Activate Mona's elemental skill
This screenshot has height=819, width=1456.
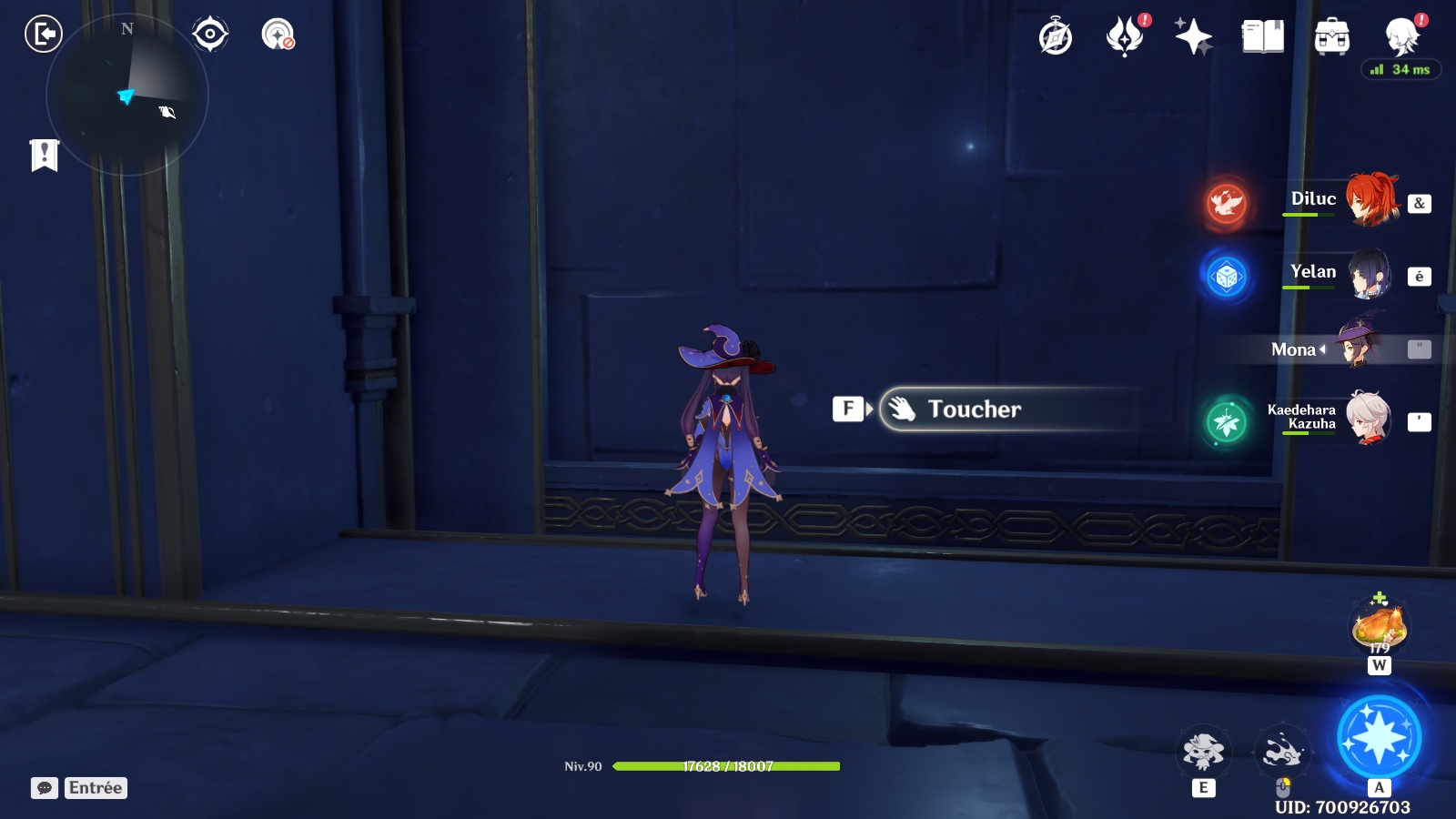(x=1203, y=752)
